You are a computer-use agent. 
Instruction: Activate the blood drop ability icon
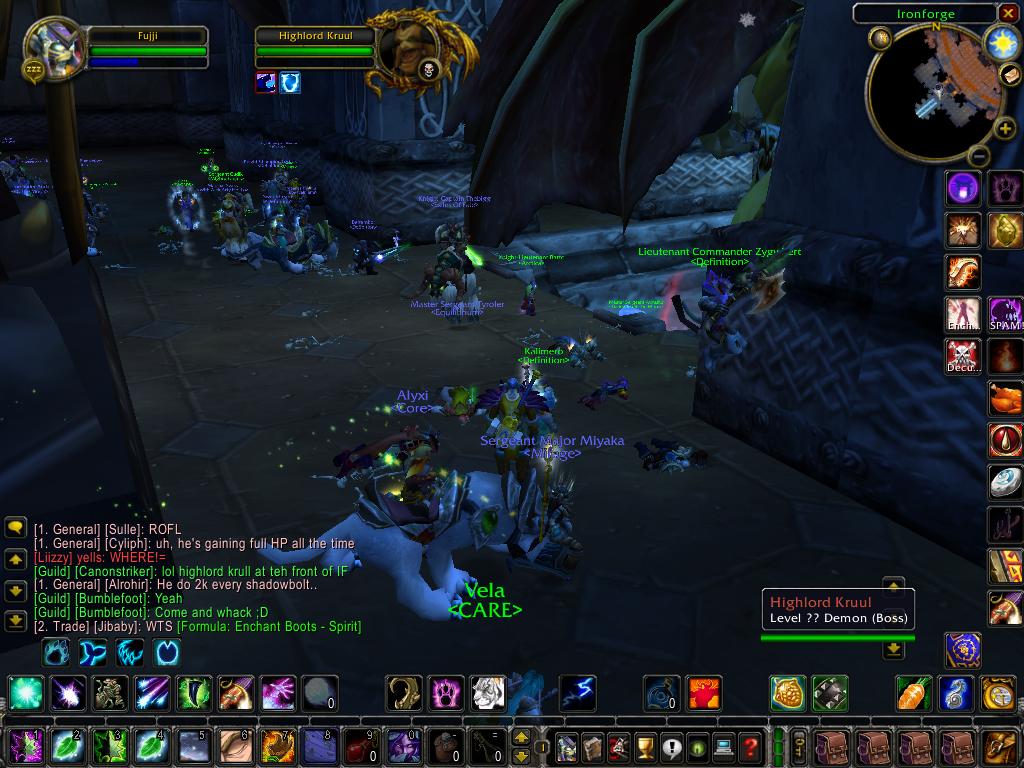pyautogui.click(x=1005, y=440)
